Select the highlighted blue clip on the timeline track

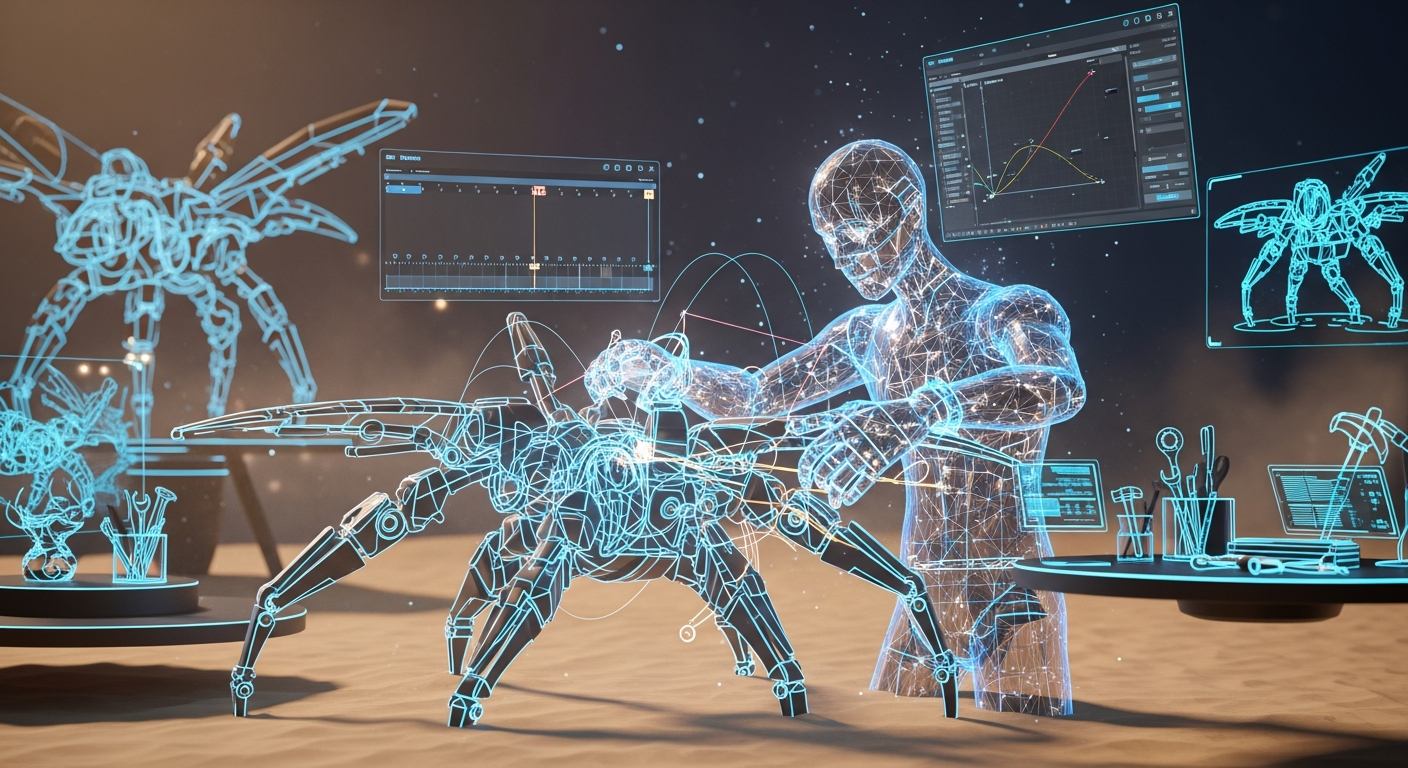pyautogui.click(x=403, y=188)
